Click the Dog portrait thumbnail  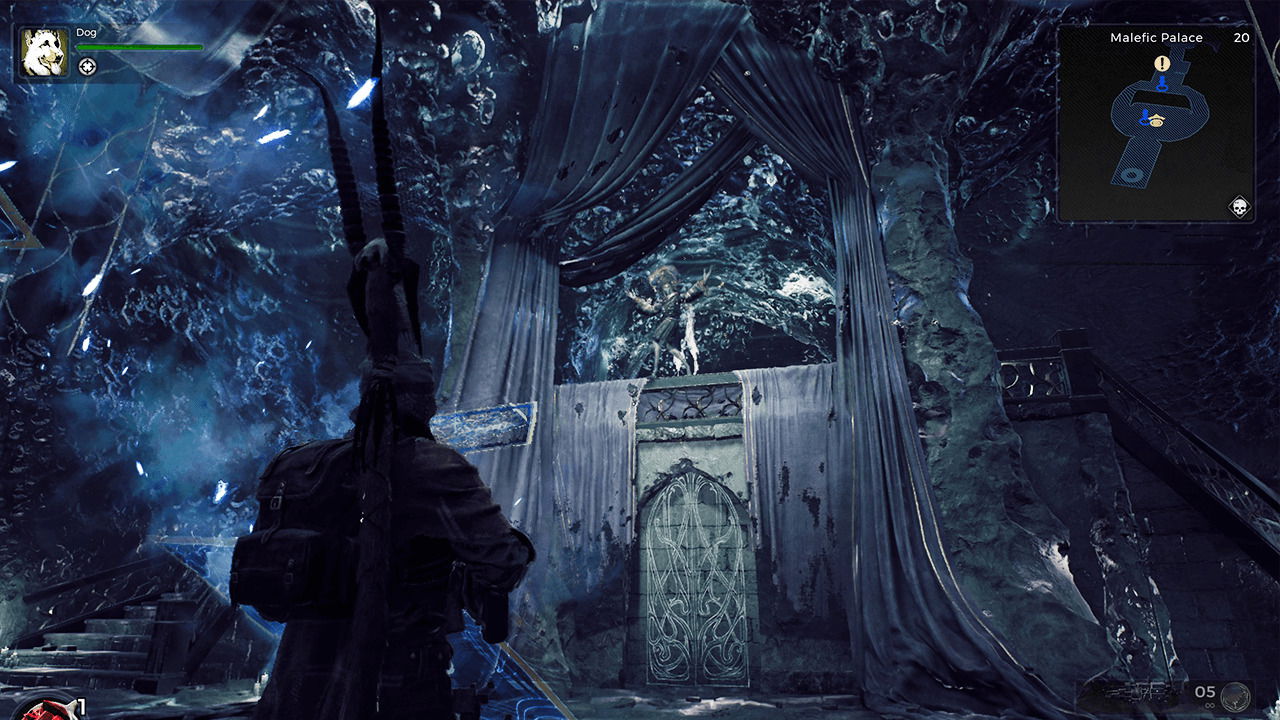click(x=43, y=50)
